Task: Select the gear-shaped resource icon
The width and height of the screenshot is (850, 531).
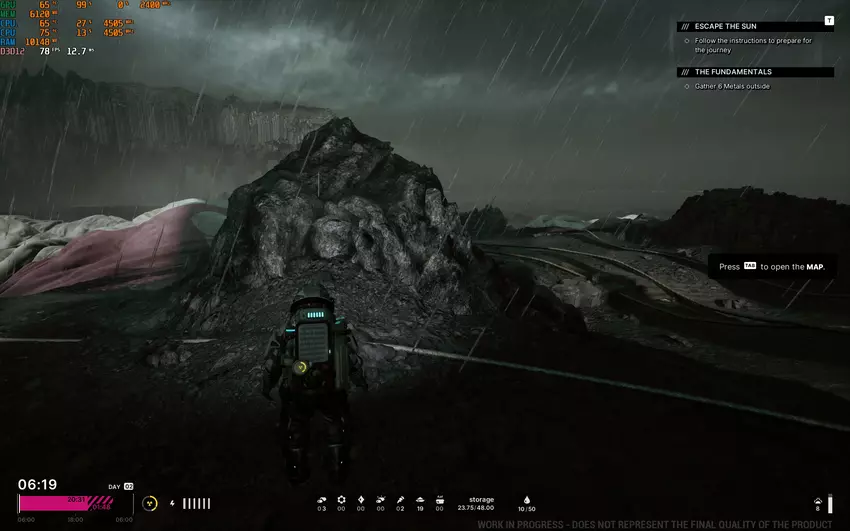Action: point(341,498)
